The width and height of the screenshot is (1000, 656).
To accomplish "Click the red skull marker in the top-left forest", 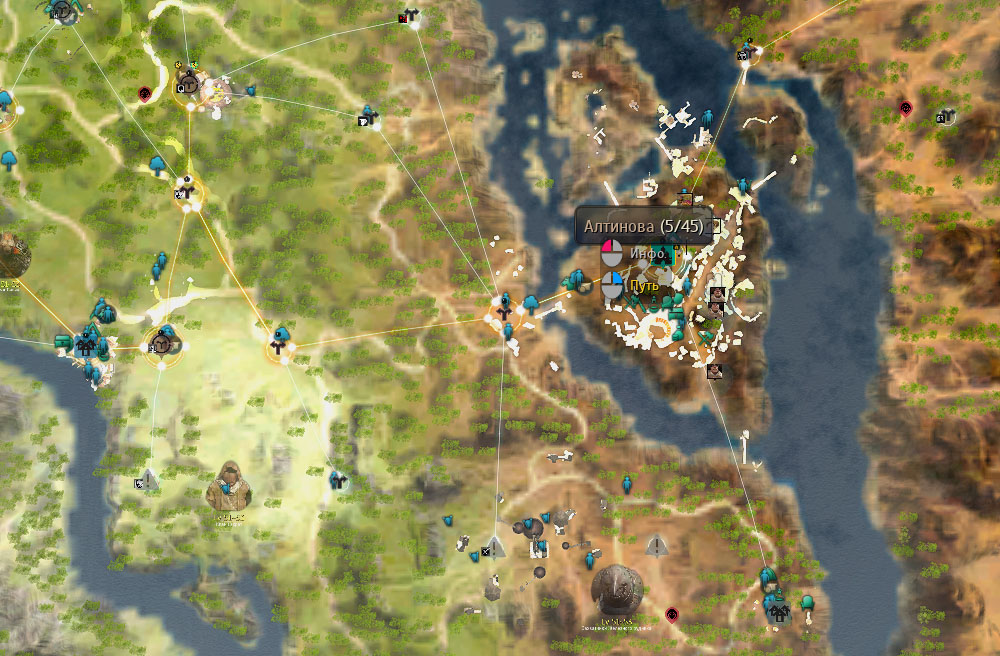I will tap(145, 93).
